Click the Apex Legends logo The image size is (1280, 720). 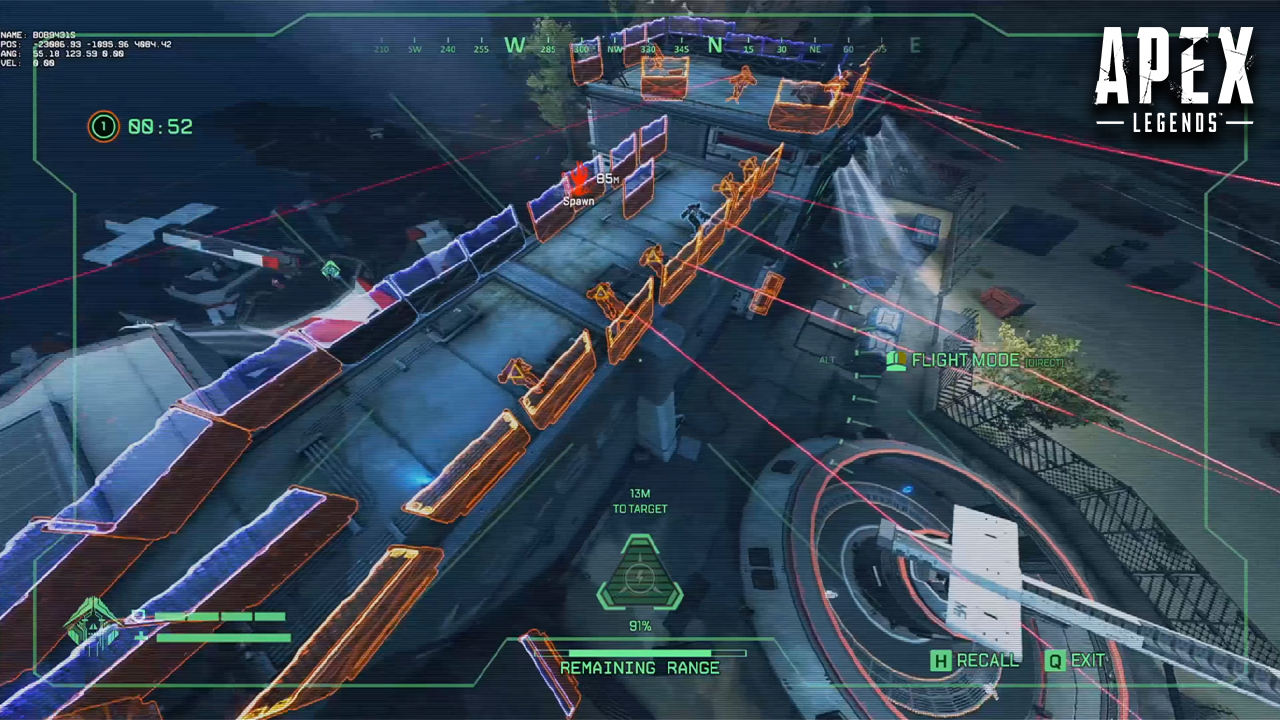(x=1173, y=80)
